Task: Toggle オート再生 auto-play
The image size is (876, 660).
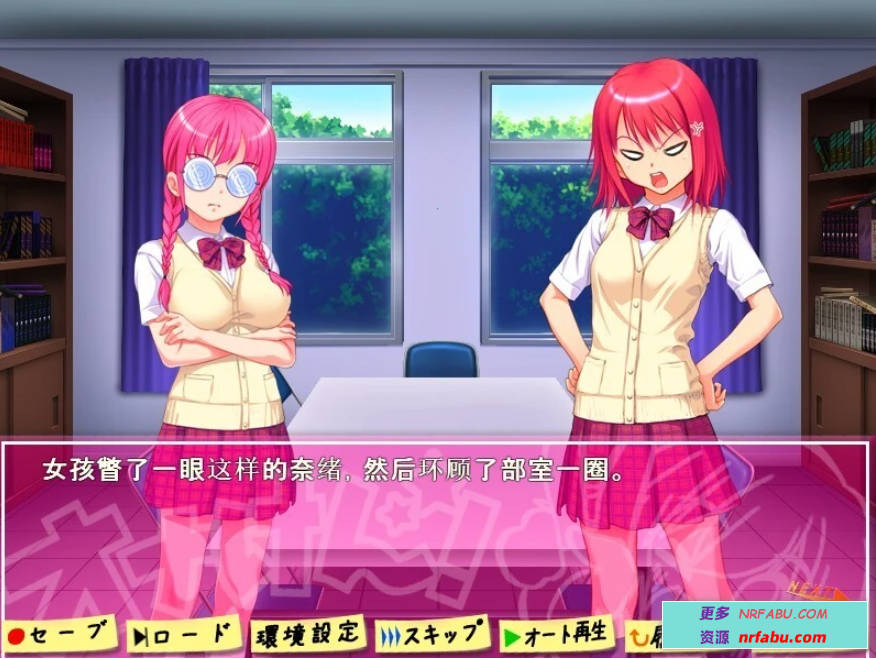Action: coord(555,634)
